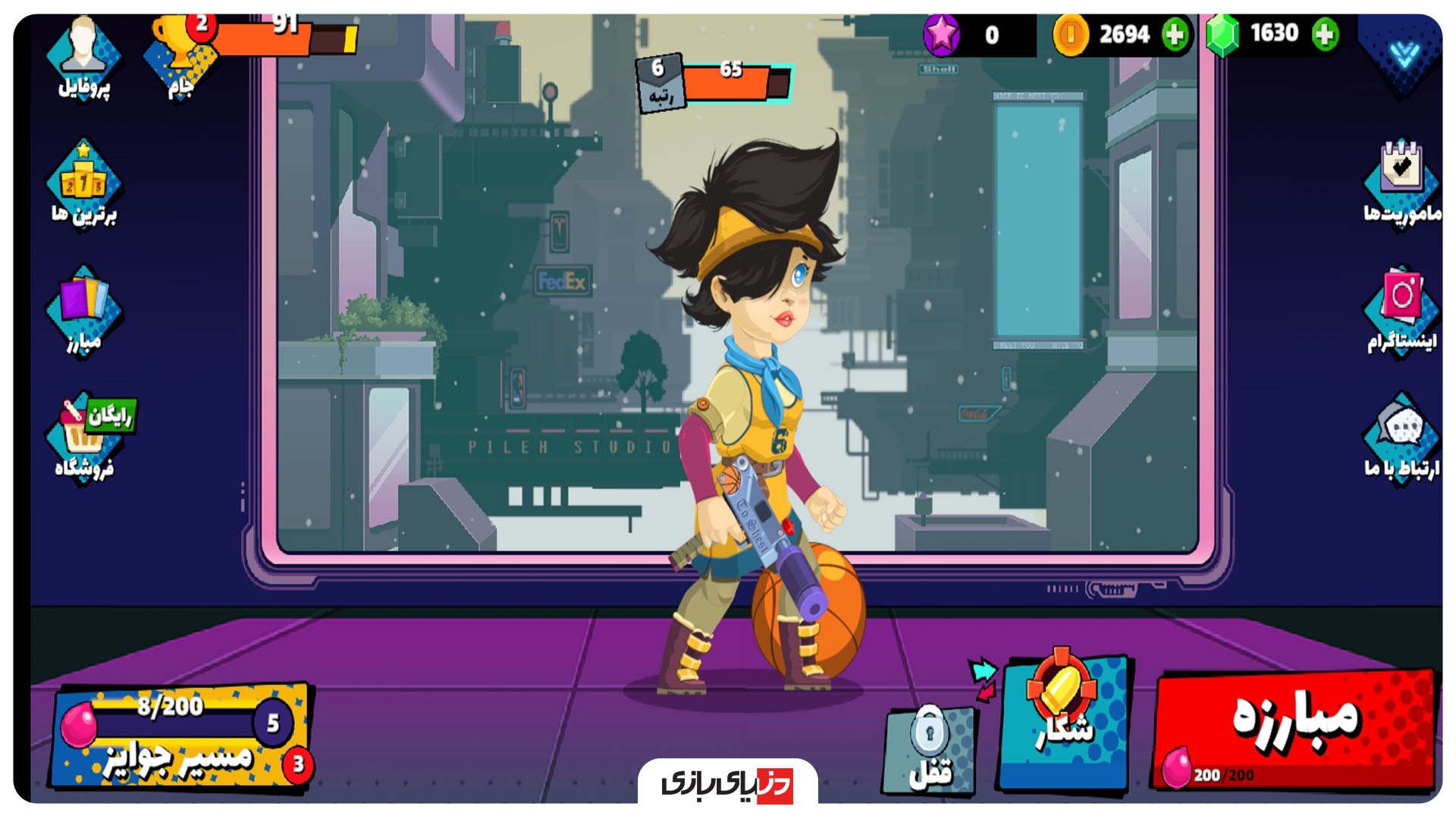Screen dimensions: 1456x819
Task: Add coins with the gold plus button
Action: point(1175,34)
